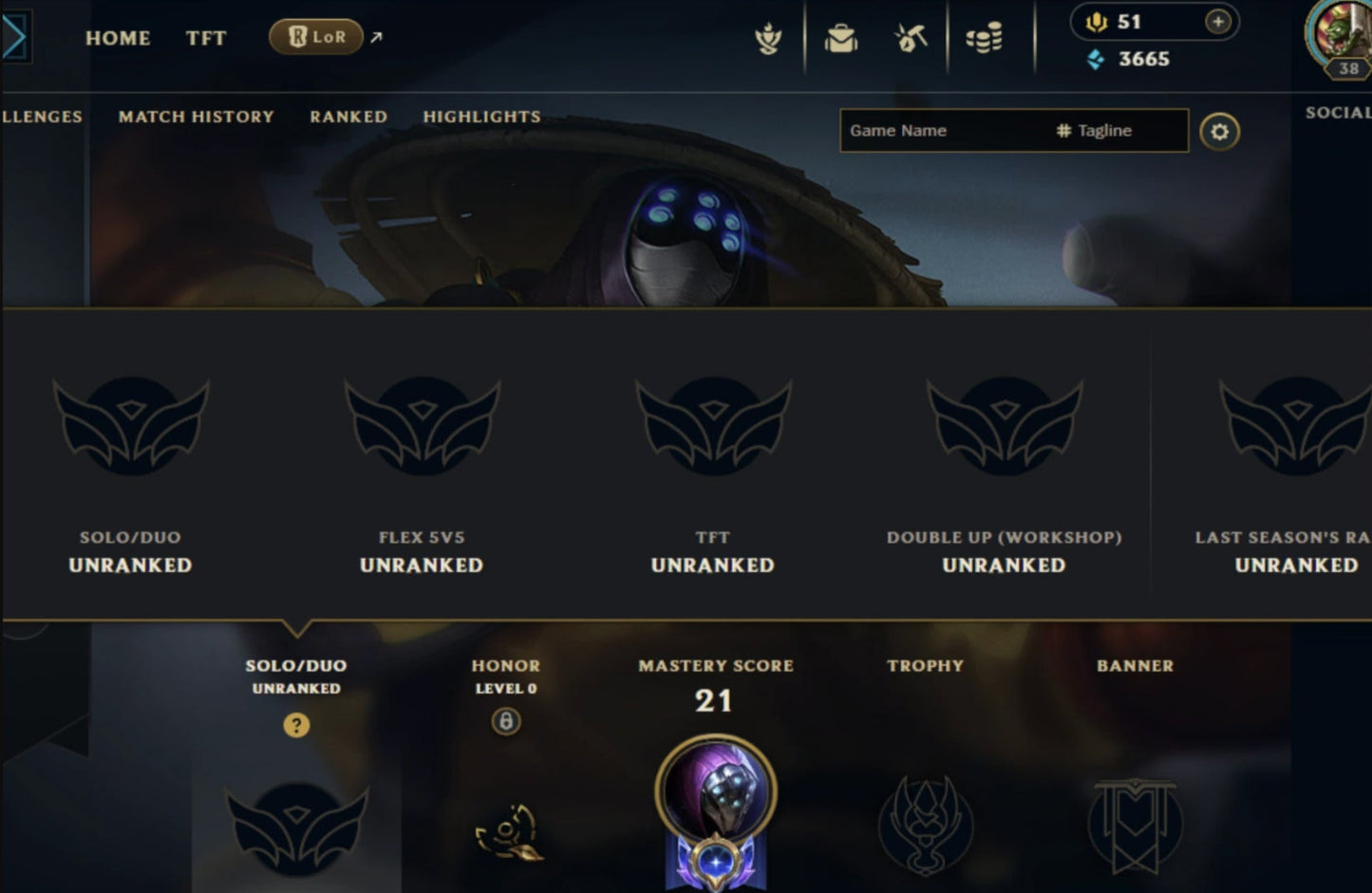Click the Clash crest icon in top bar
The width and height of the screenshot is (1372, 893).
[771, 36]
